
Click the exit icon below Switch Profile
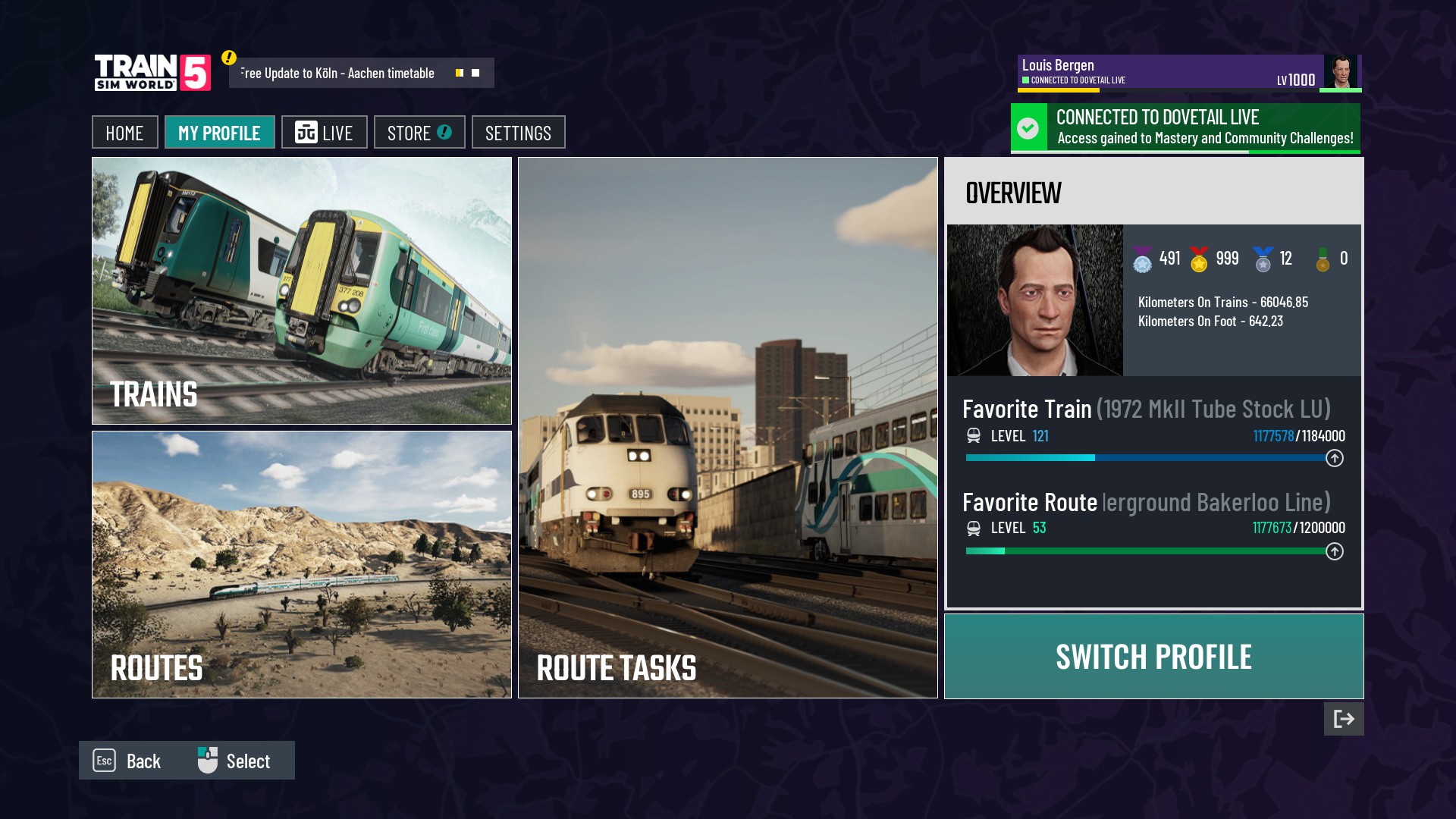pyautogui.click(x=1343, y=719)
